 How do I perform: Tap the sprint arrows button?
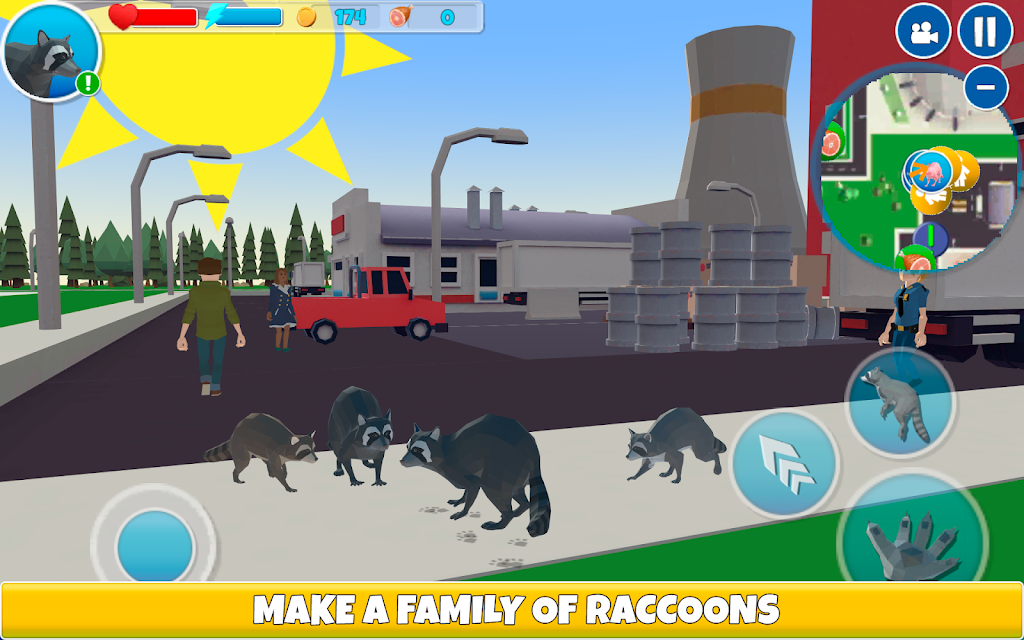click(x=785, y=464)
